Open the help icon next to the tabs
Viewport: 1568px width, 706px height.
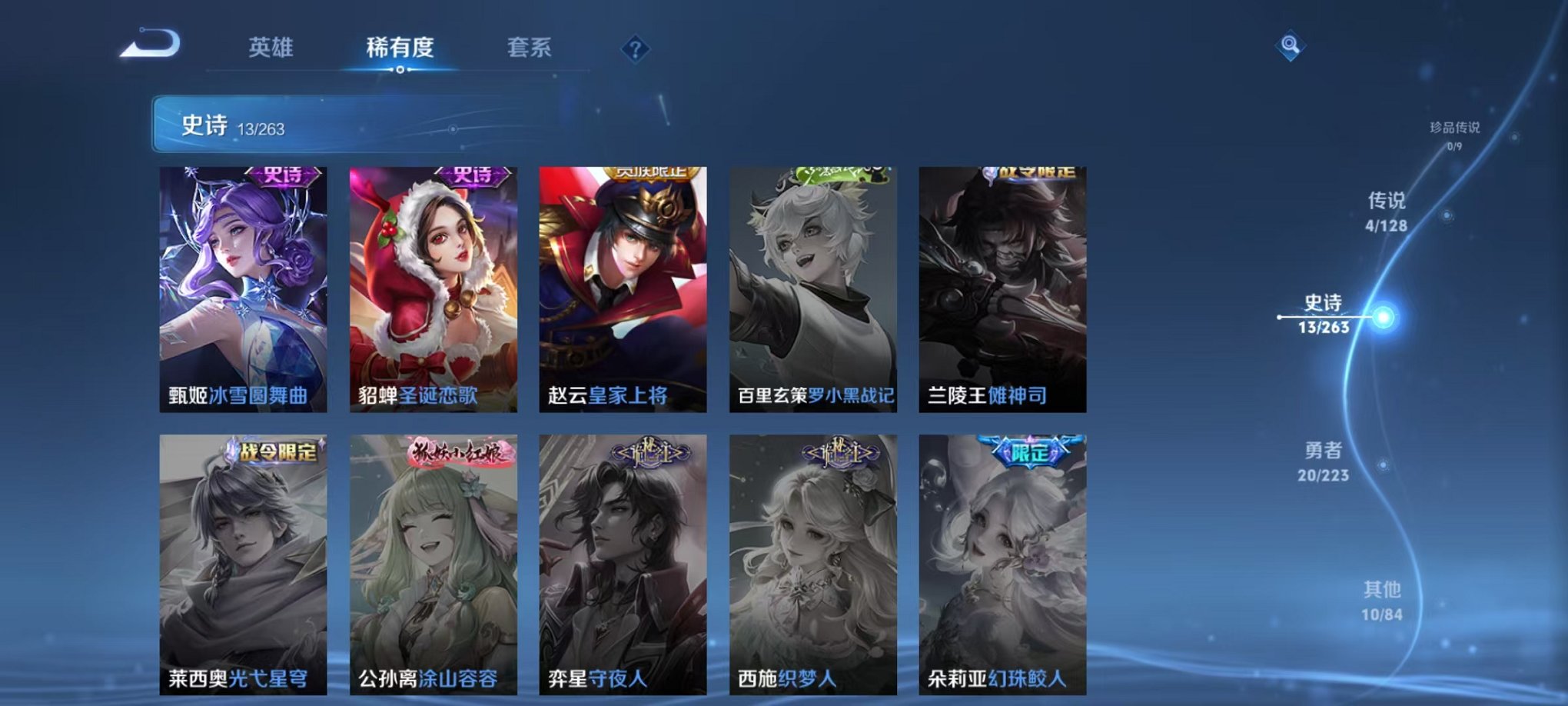click(634, 50)
